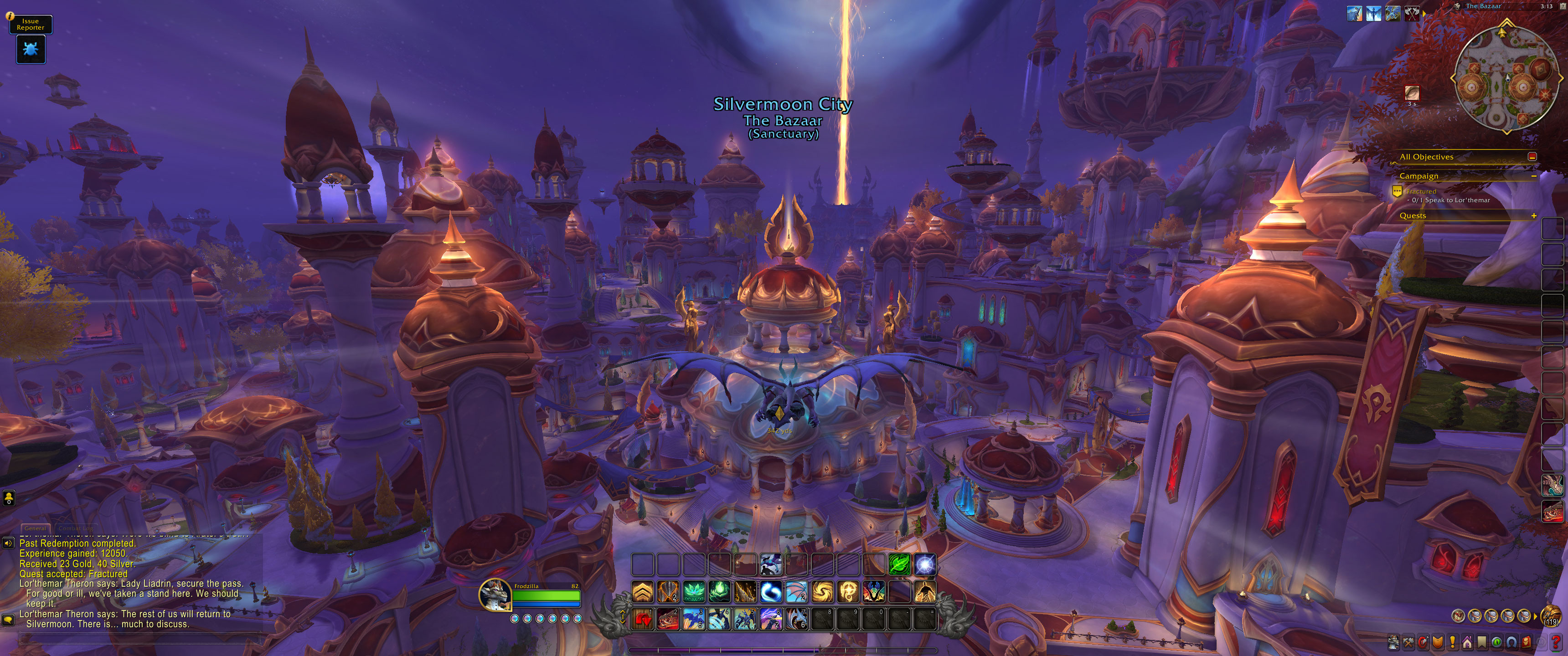Open the red skull adventure guide book

tap(1526, 641)
